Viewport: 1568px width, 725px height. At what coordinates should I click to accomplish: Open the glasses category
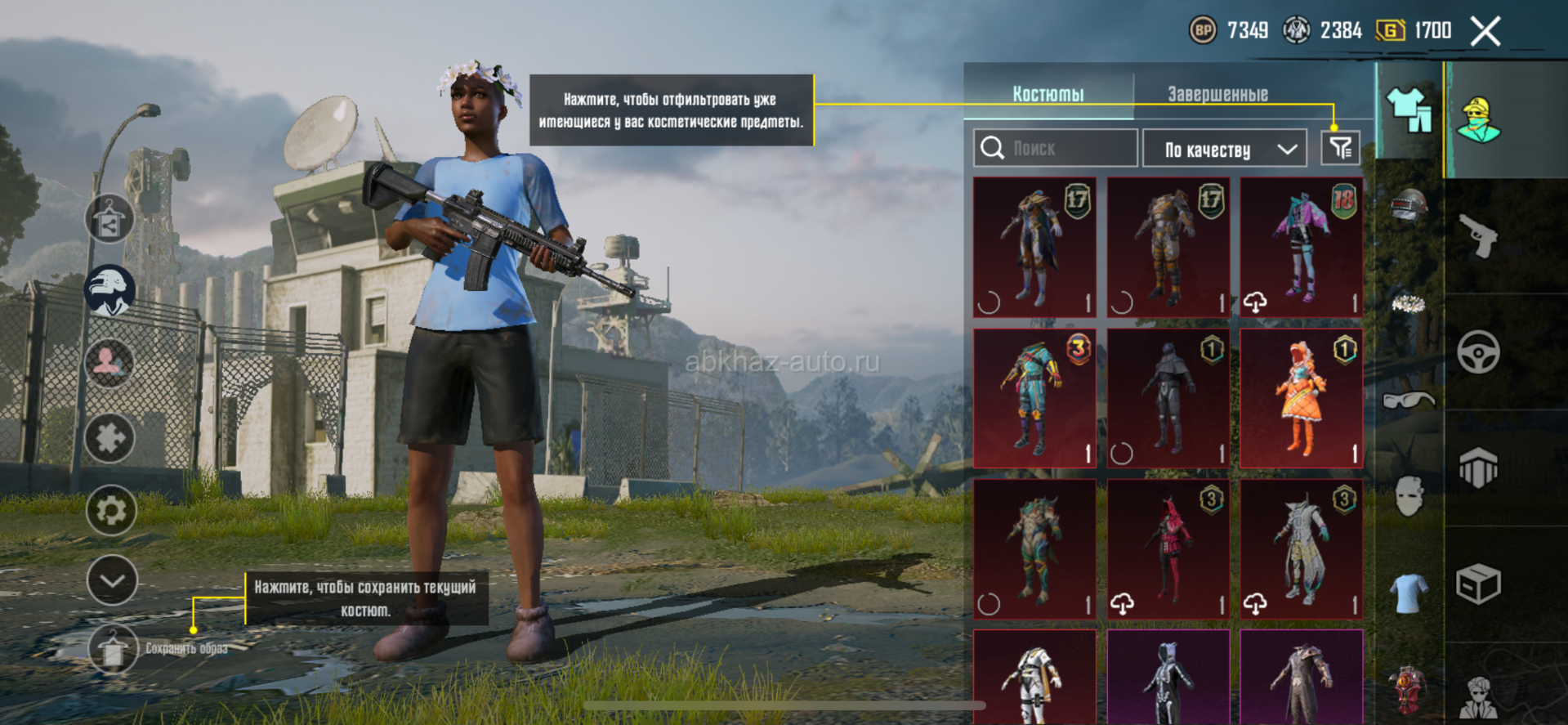1409,400
